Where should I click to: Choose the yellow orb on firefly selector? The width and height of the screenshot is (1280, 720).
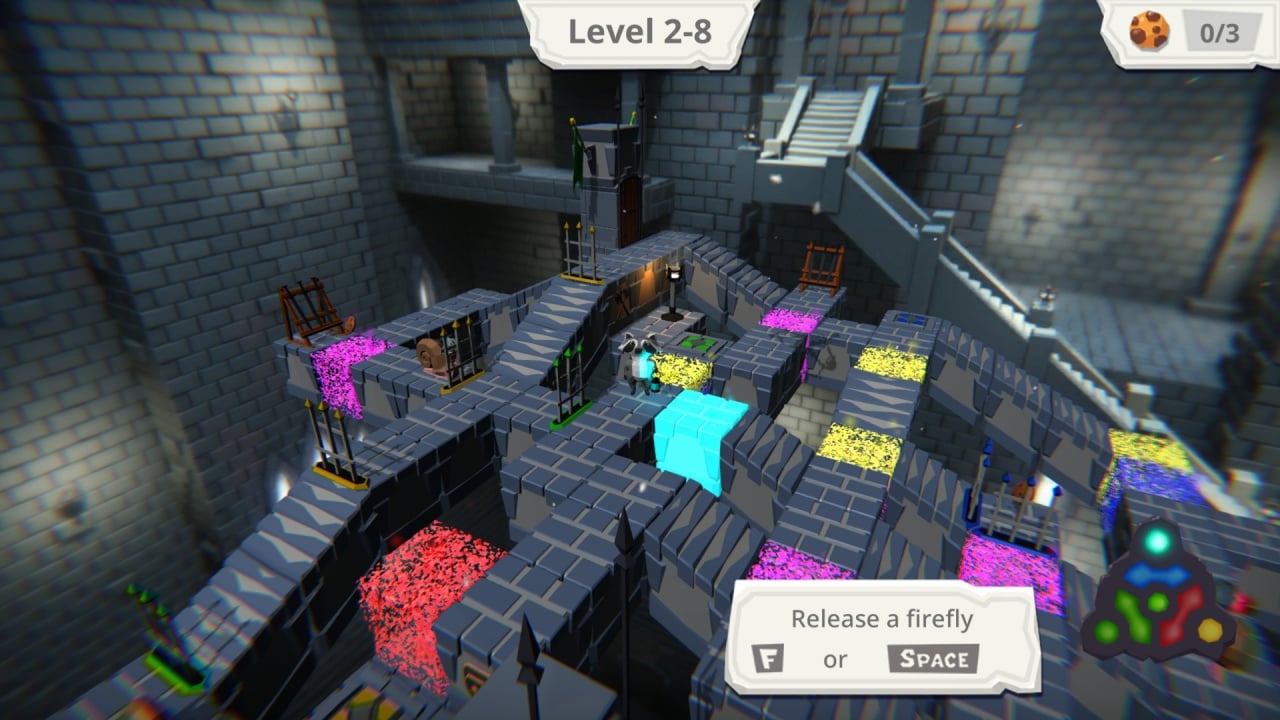coord(1210,630)
